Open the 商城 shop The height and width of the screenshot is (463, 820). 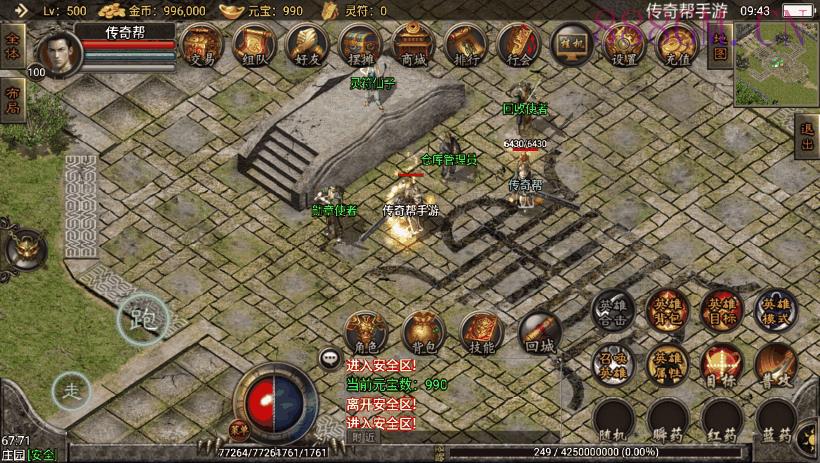(x=412, y=46)
